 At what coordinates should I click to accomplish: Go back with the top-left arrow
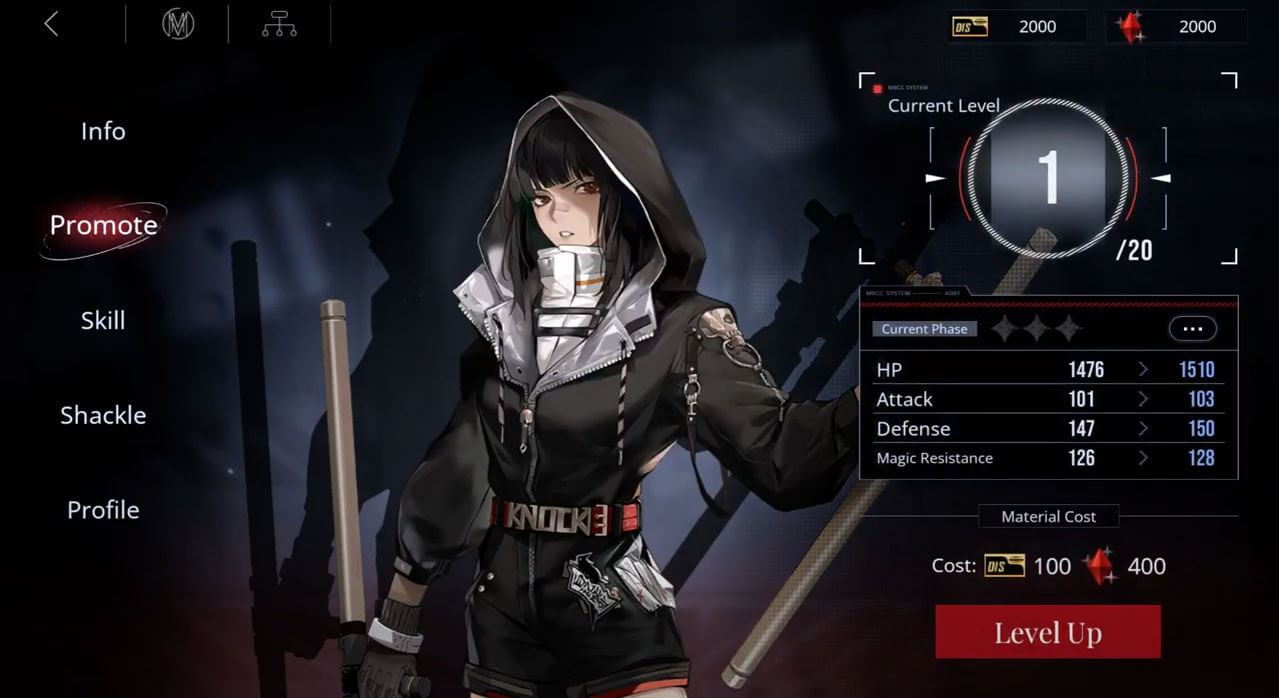click(51, 24)
